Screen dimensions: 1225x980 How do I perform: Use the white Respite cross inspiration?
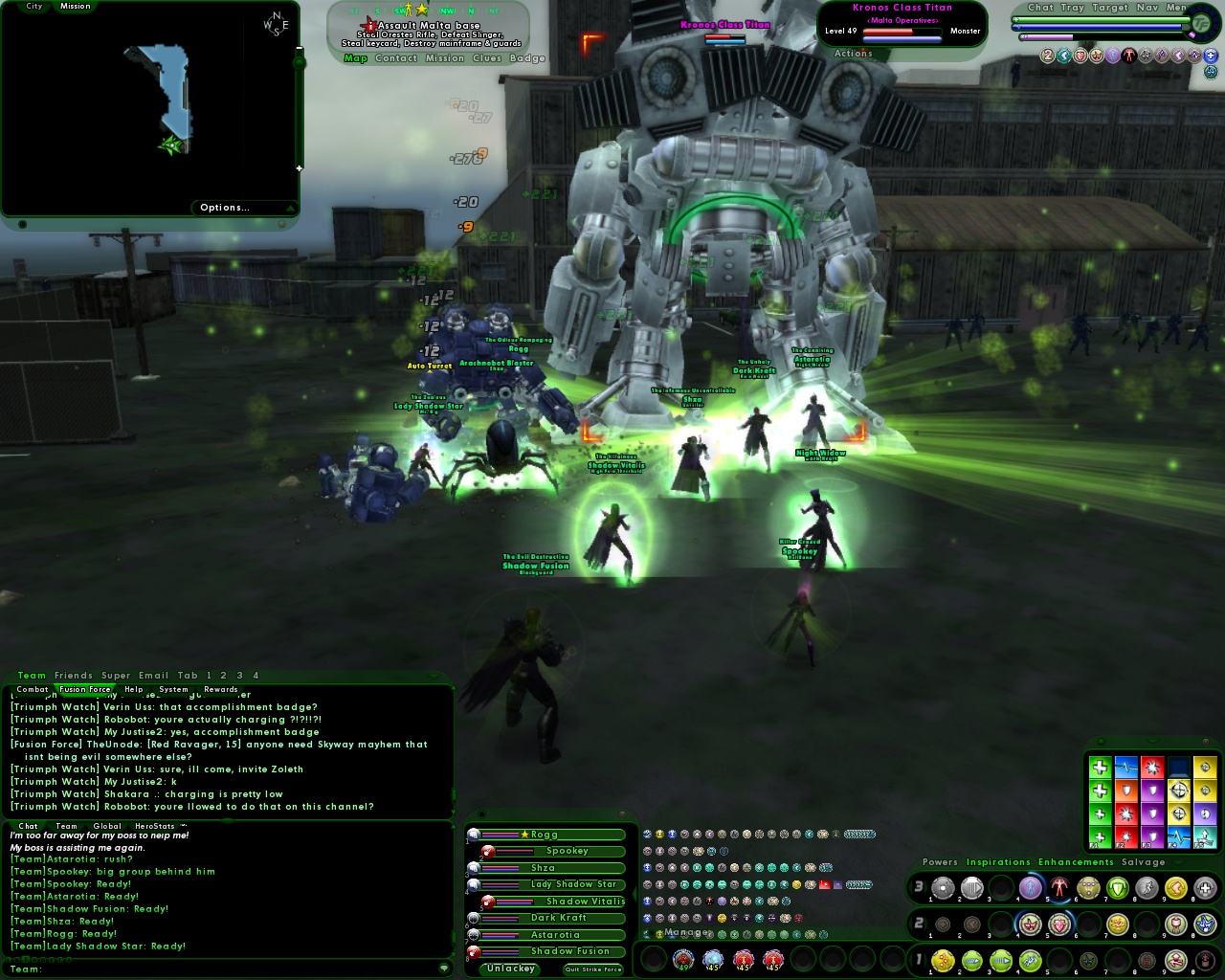click(x=1101, y=767)
